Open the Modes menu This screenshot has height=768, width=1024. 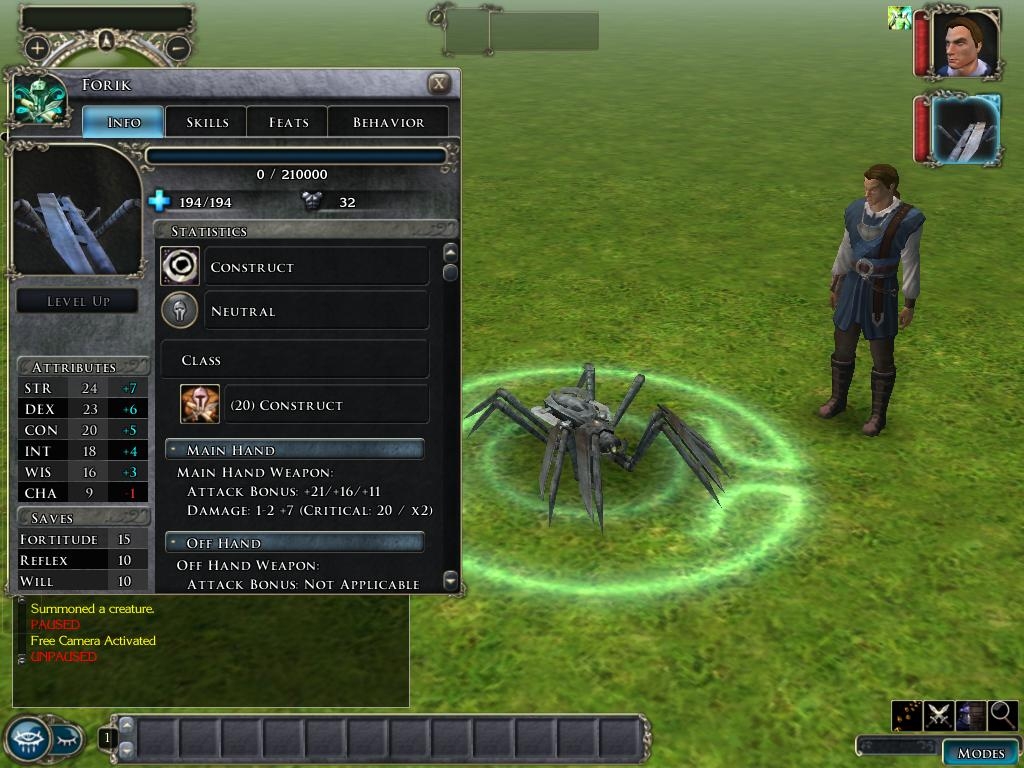click(980, 753)
